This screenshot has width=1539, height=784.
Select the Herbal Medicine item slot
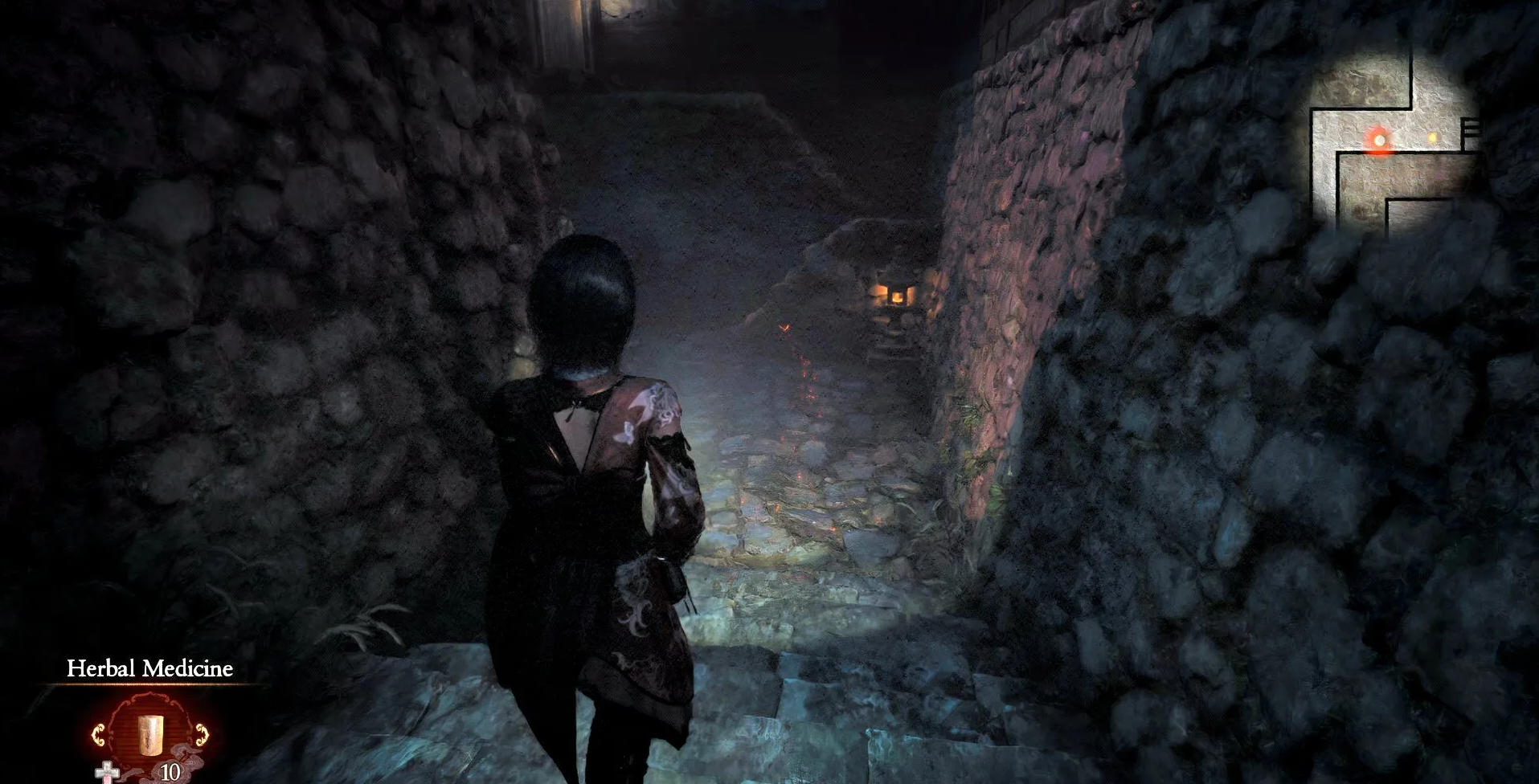(x=149, y=733)
